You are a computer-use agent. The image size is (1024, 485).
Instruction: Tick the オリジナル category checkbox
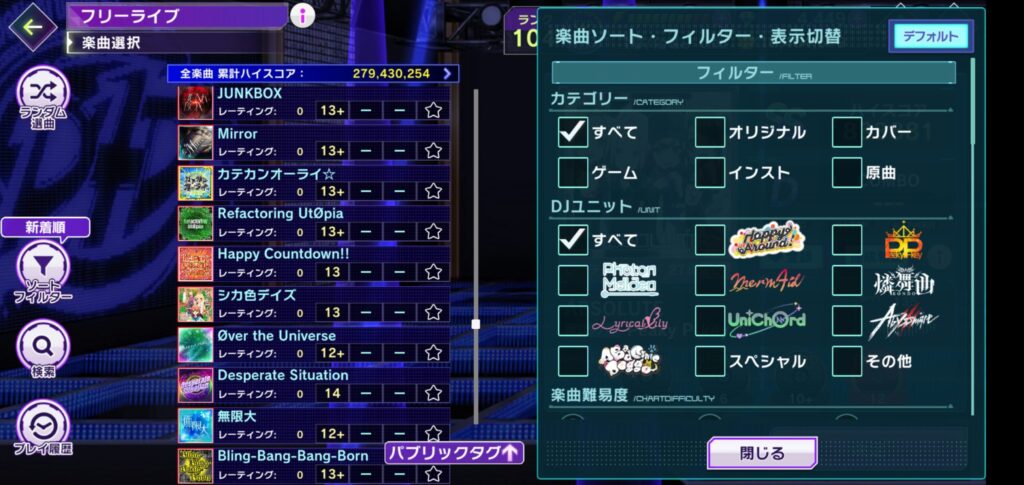pyautogui.click(x=710, y=132)
